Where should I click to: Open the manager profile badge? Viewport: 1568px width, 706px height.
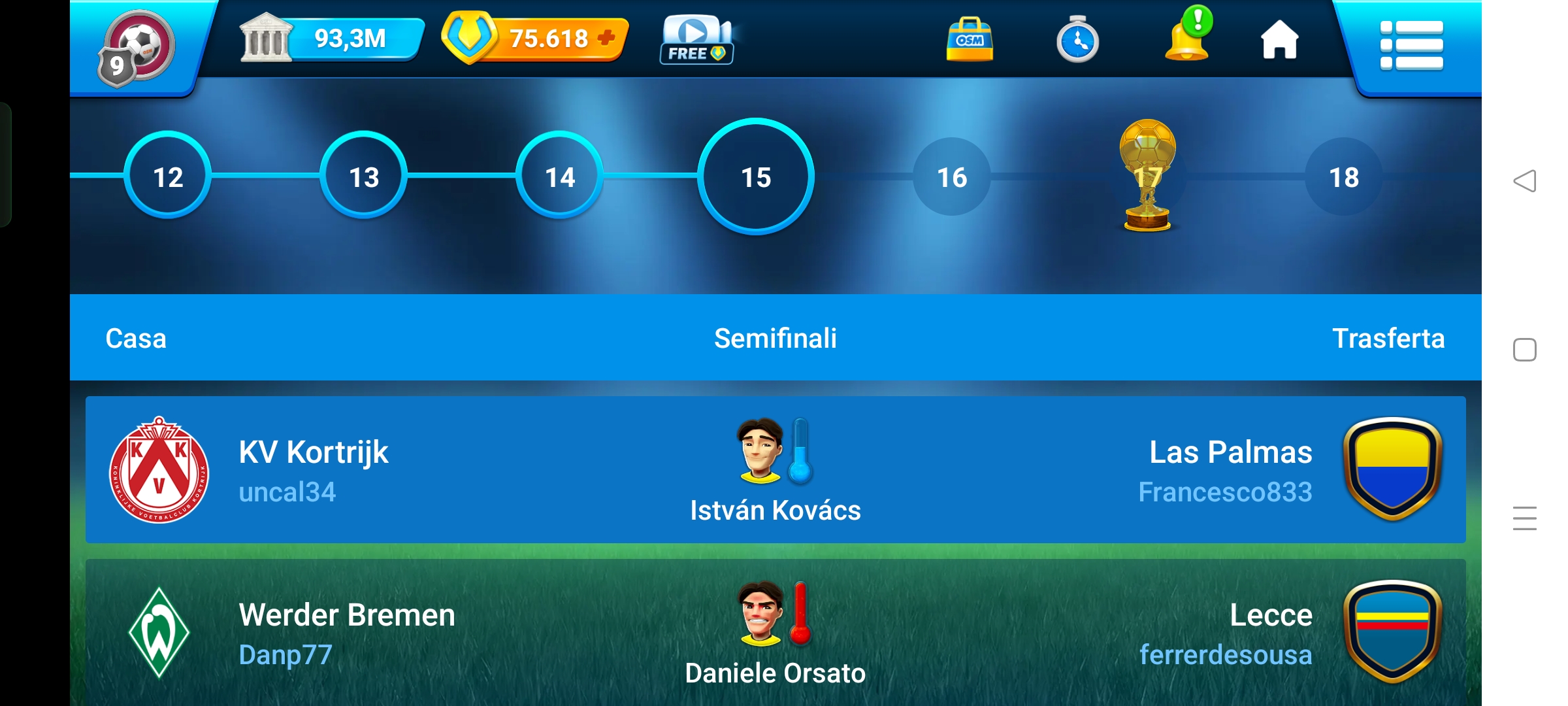click(136, 48)
